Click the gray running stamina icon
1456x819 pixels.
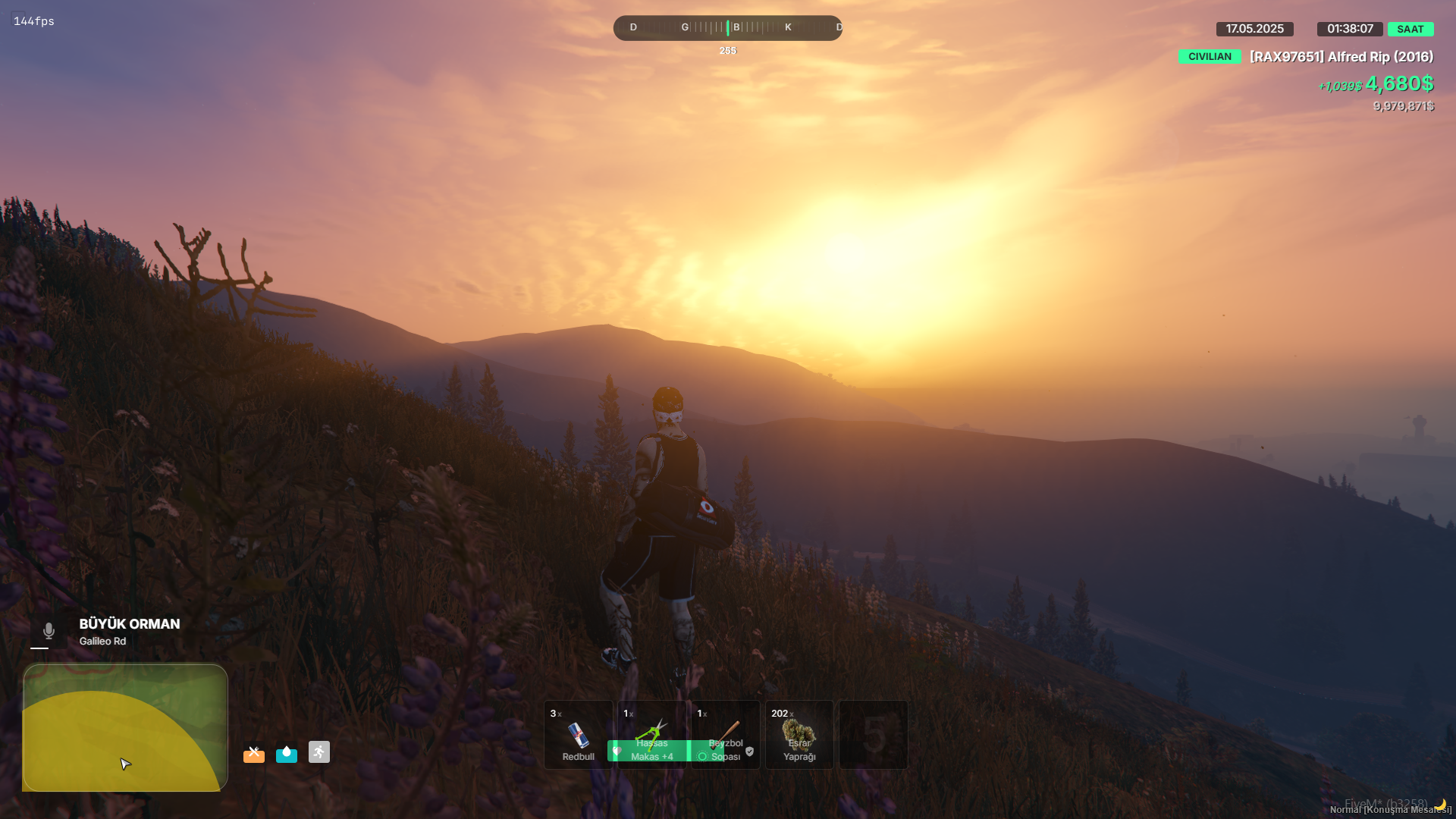(319, 752)
